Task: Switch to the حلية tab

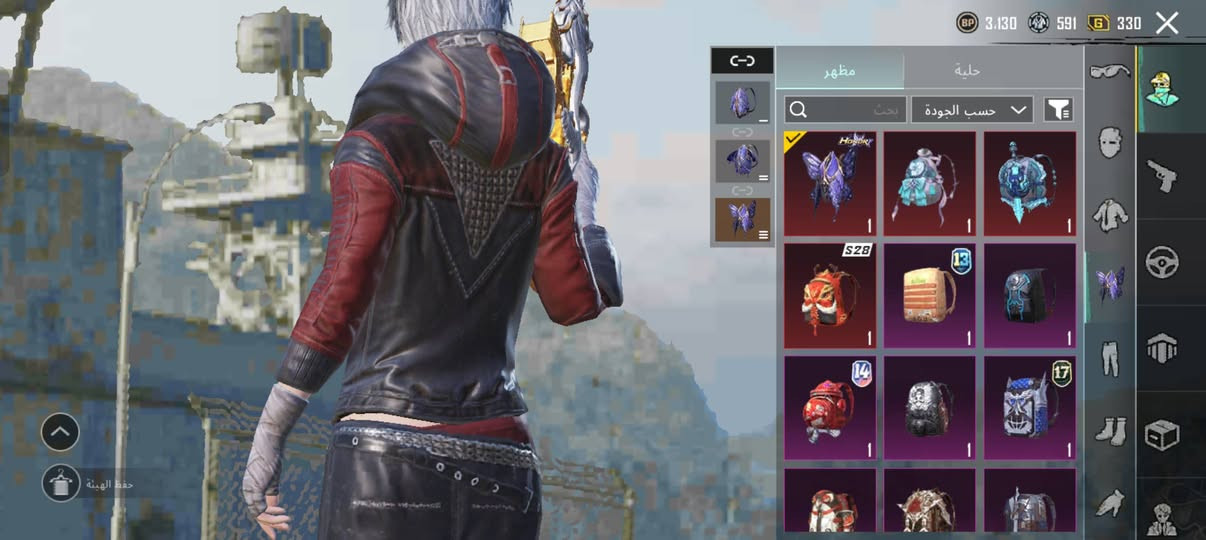Action: coord(967,70)
